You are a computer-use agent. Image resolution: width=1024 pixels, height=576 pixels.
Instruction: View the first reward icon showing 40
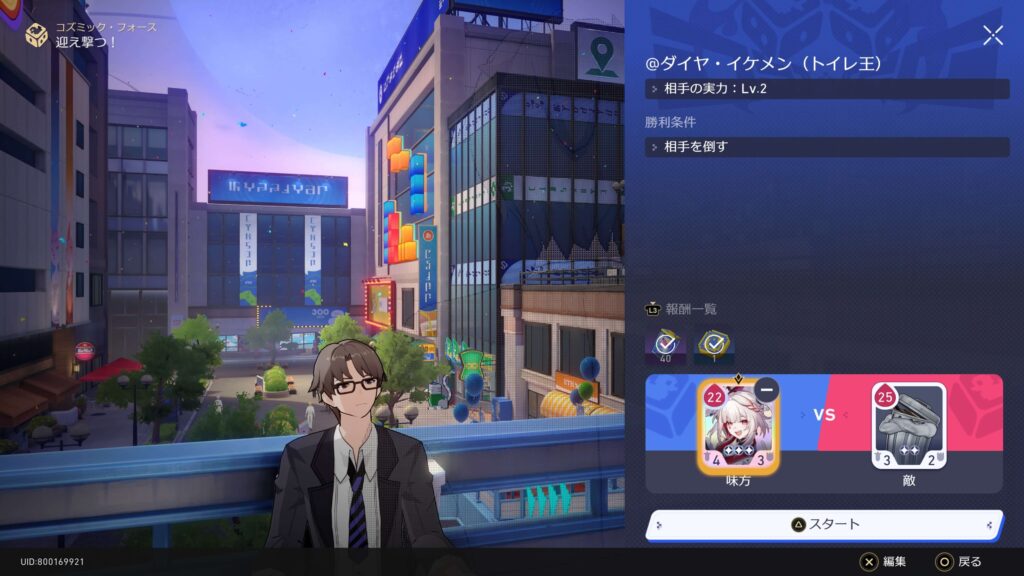coord(663,346)
